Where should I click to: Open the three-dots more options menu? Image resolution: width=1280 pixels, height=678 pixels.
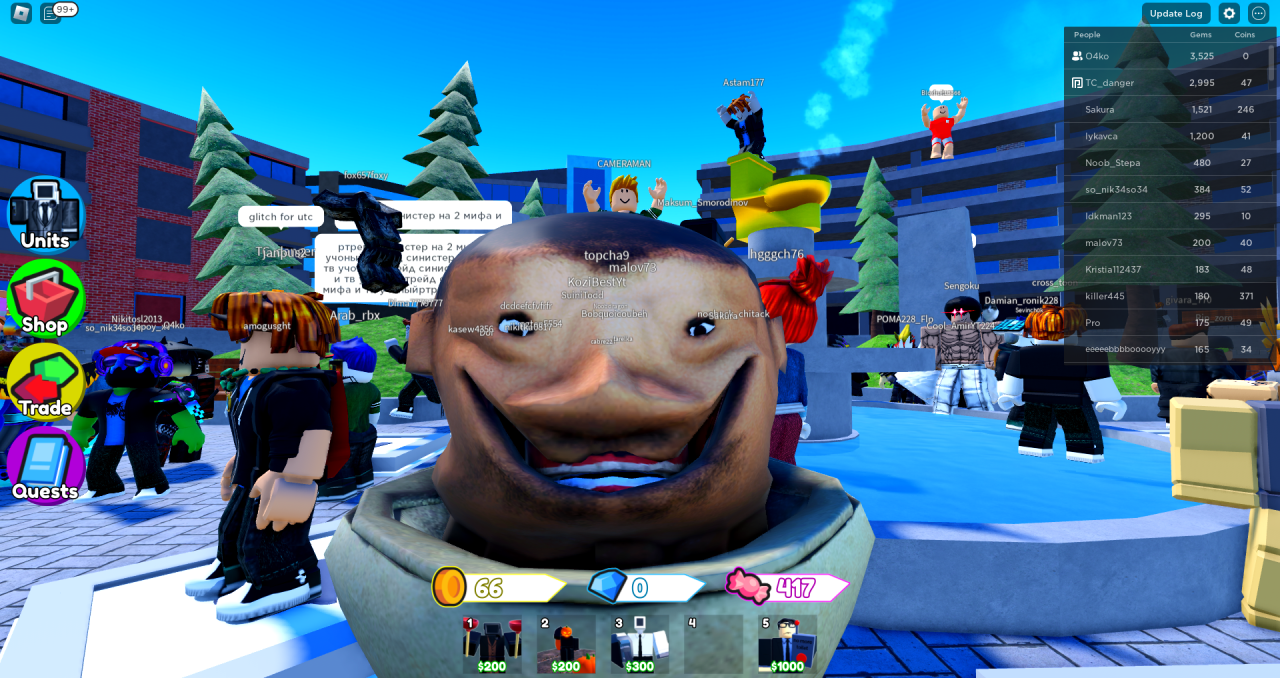[x=1259, y=13]
